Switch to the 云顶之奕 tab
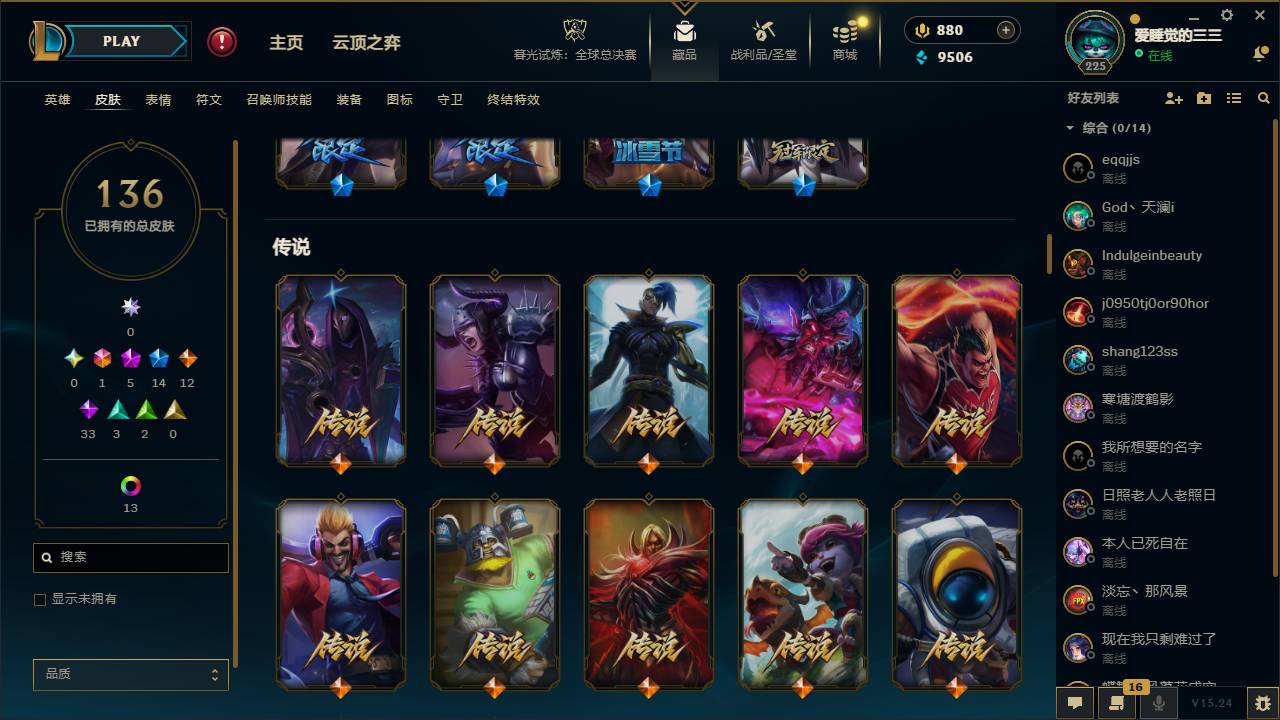Viewport: 1280px width, 720px height. [365, 43]
